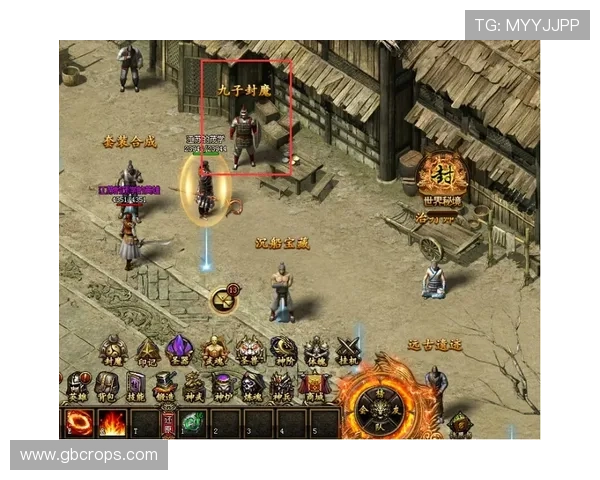Activate the flame wall skill slot
Image resolution: width=600 pixels, height=480 pixels.
click(x=110, y=423)
